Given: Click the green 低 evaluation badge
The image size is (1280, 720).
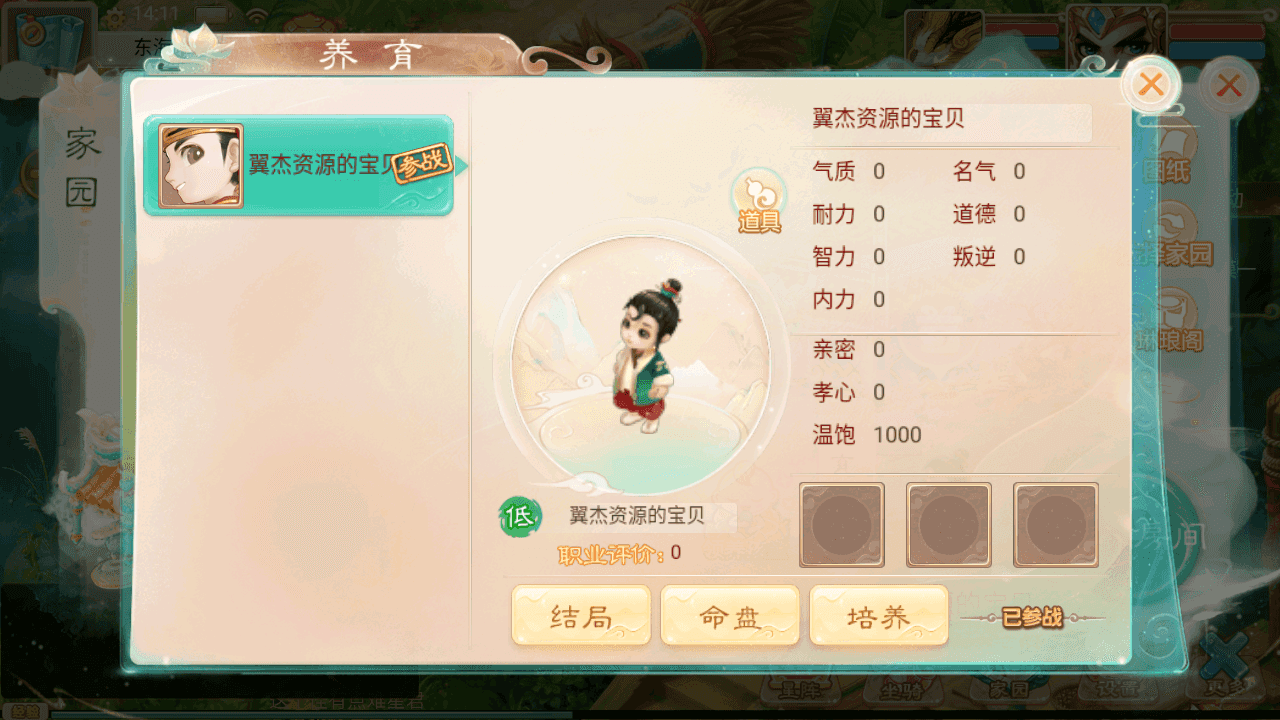Looking at the screenshot, I should (x=516, y=518).
